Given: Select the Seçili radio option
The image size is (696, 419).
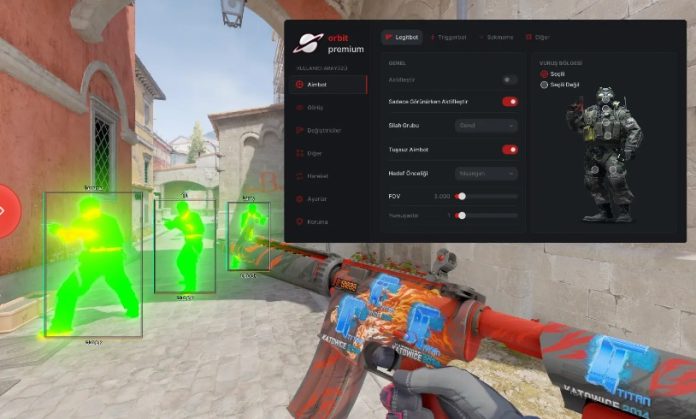Looking at the screenshot, I should click(x=544, y=74).
